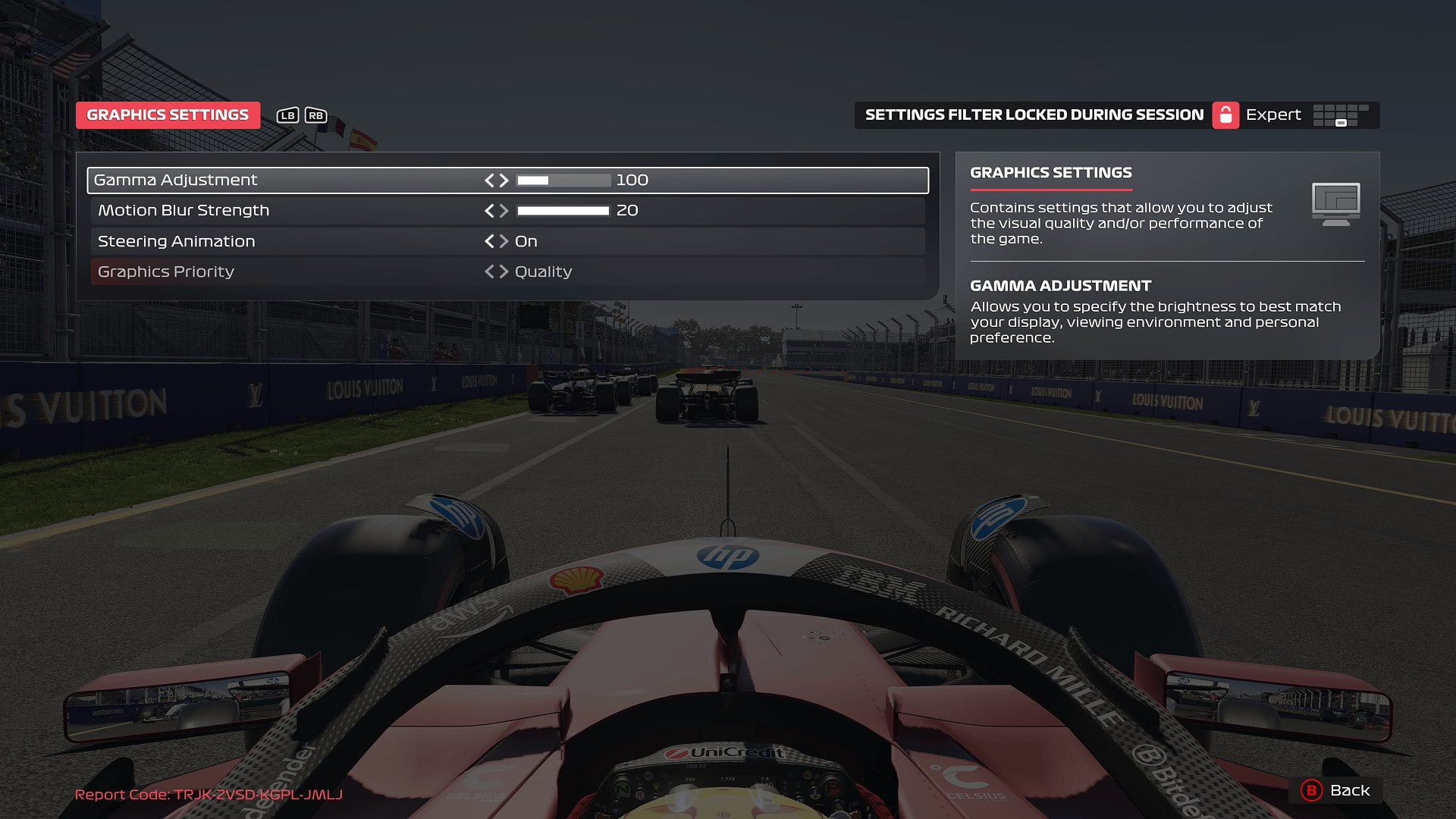Click the Report Code text at bottom left

[x=207, y=795]
